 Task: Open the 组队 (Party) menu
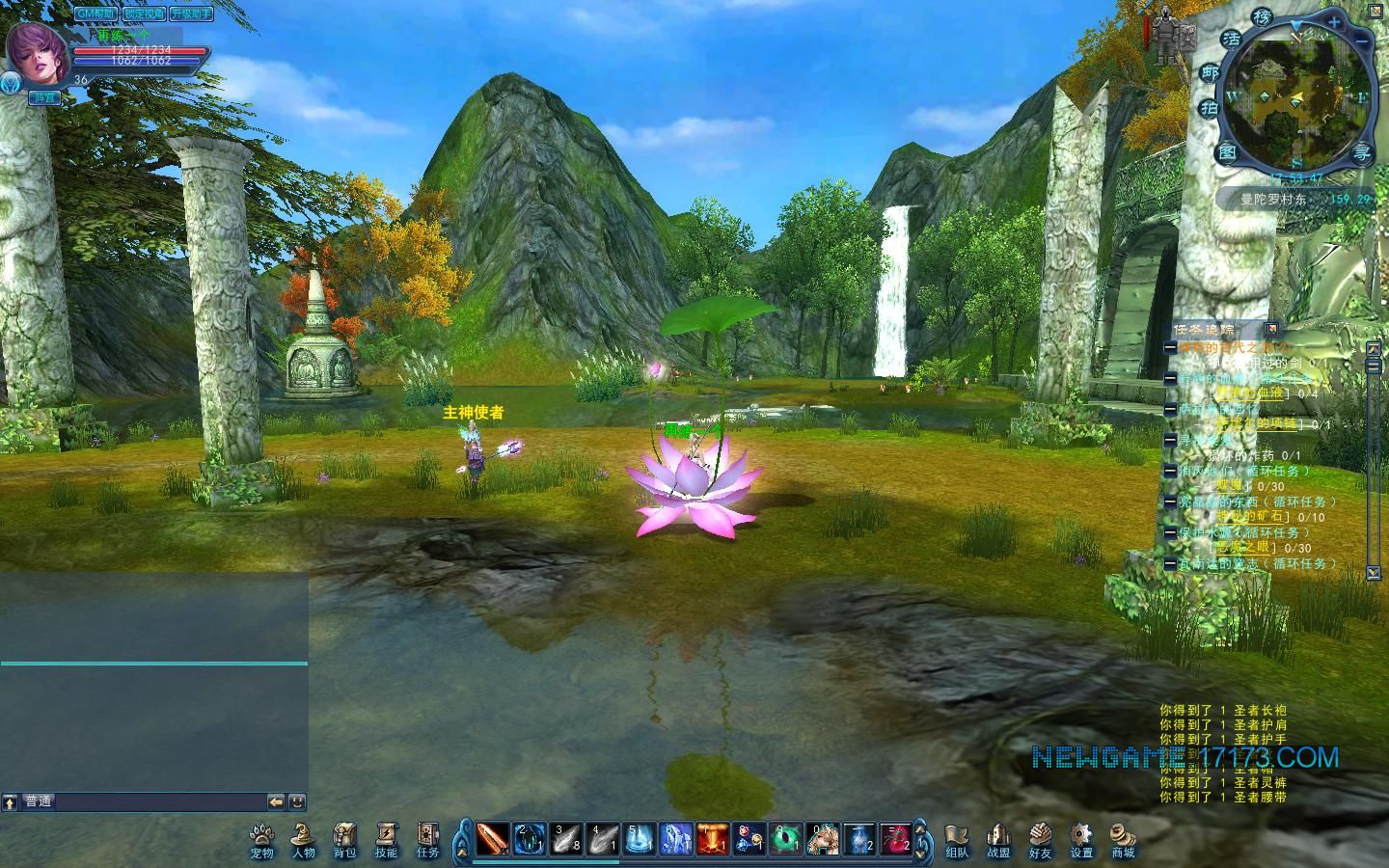[956, 838]
